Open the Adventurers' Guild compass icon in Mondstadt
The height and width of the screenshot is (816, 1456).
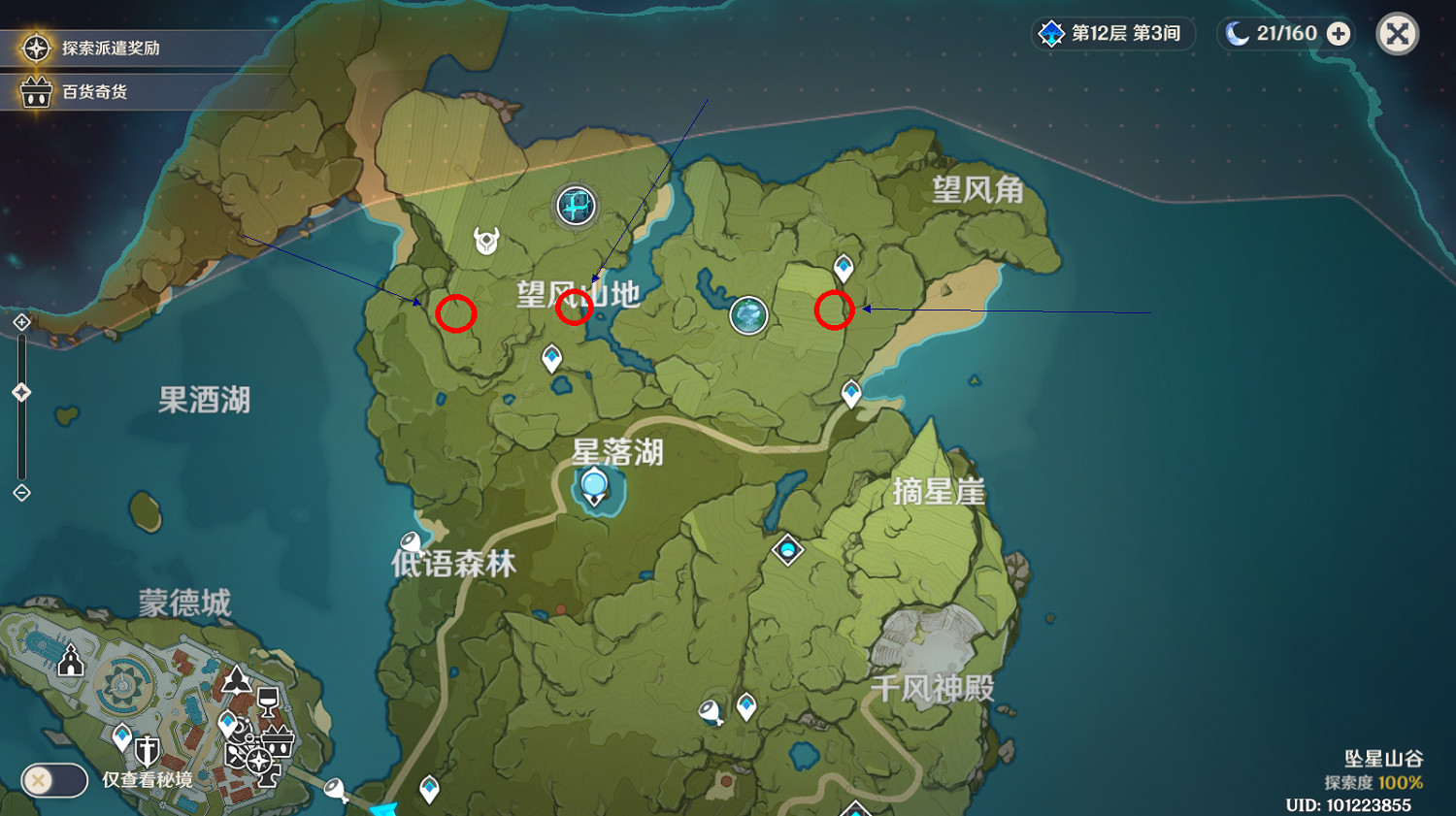click(x=258, y=761)
